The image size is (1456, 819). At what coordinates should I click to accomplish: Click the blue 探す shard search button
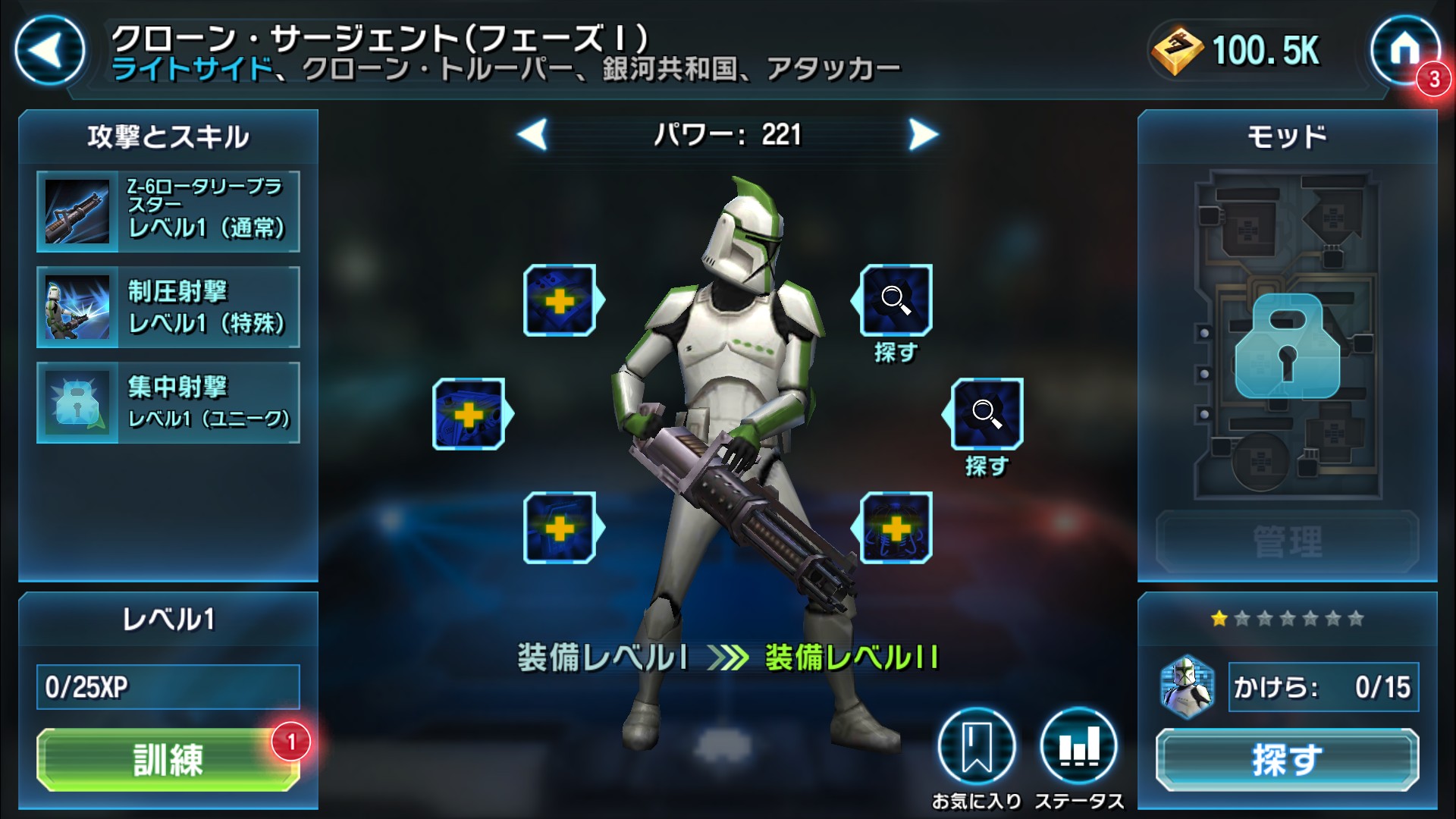point(1287,759)
